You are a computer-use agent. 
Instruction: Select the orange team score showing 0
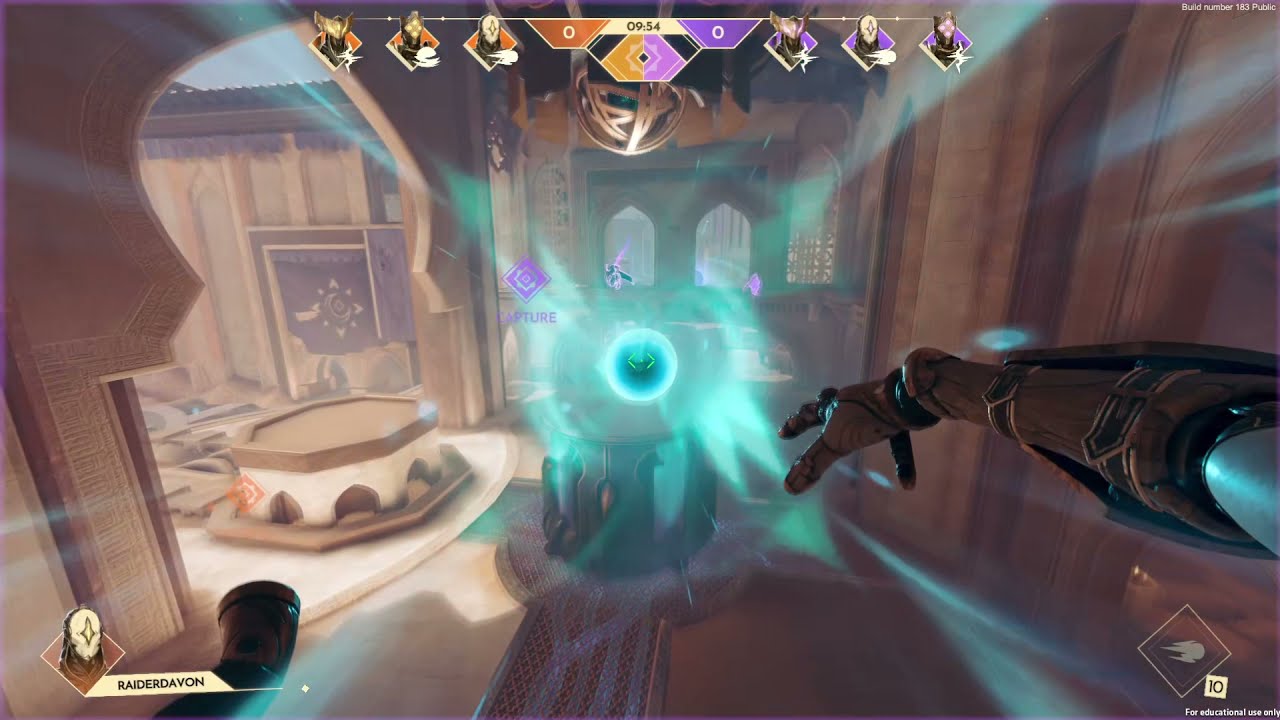tap(568, 31)
